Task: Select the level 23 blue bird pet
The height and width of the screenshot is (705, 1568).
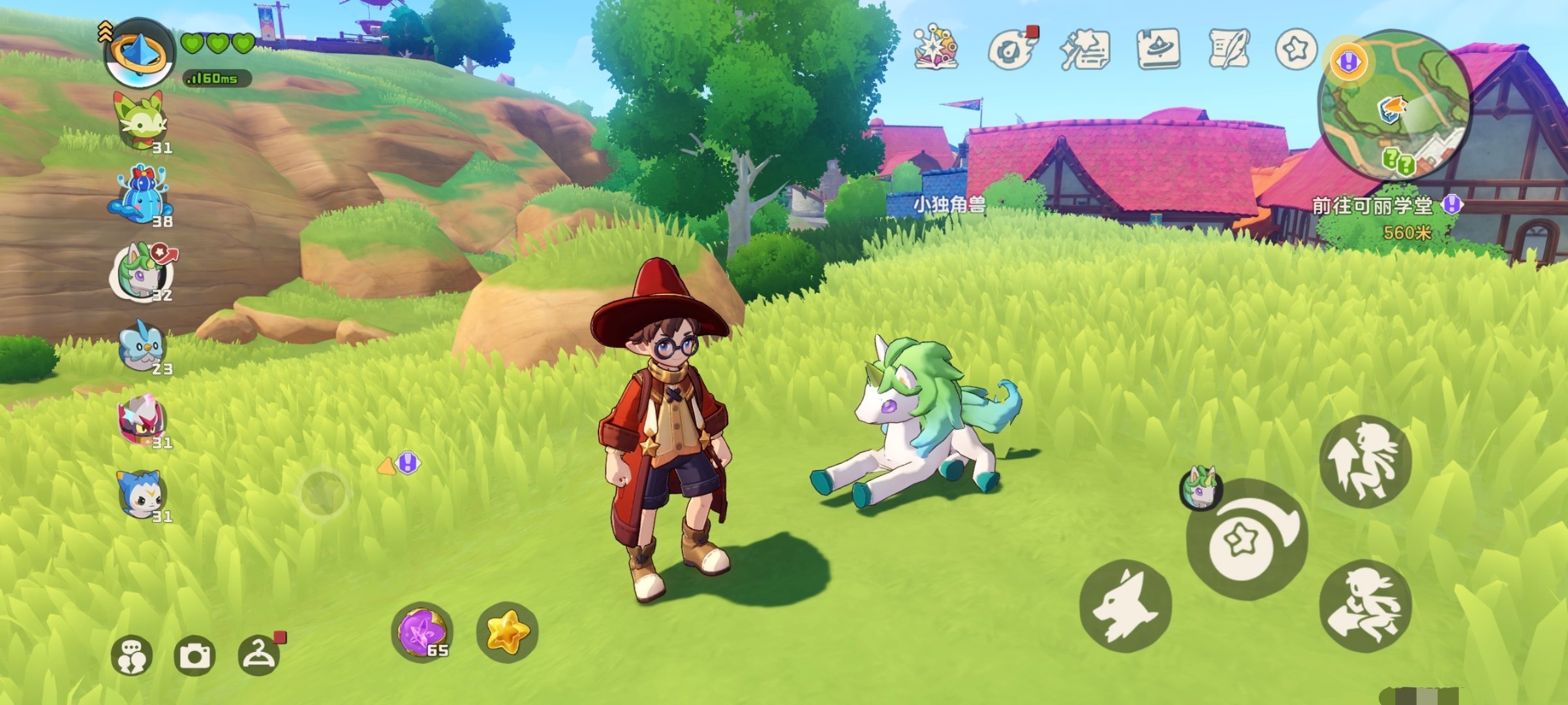Action: tap(142, 345)
